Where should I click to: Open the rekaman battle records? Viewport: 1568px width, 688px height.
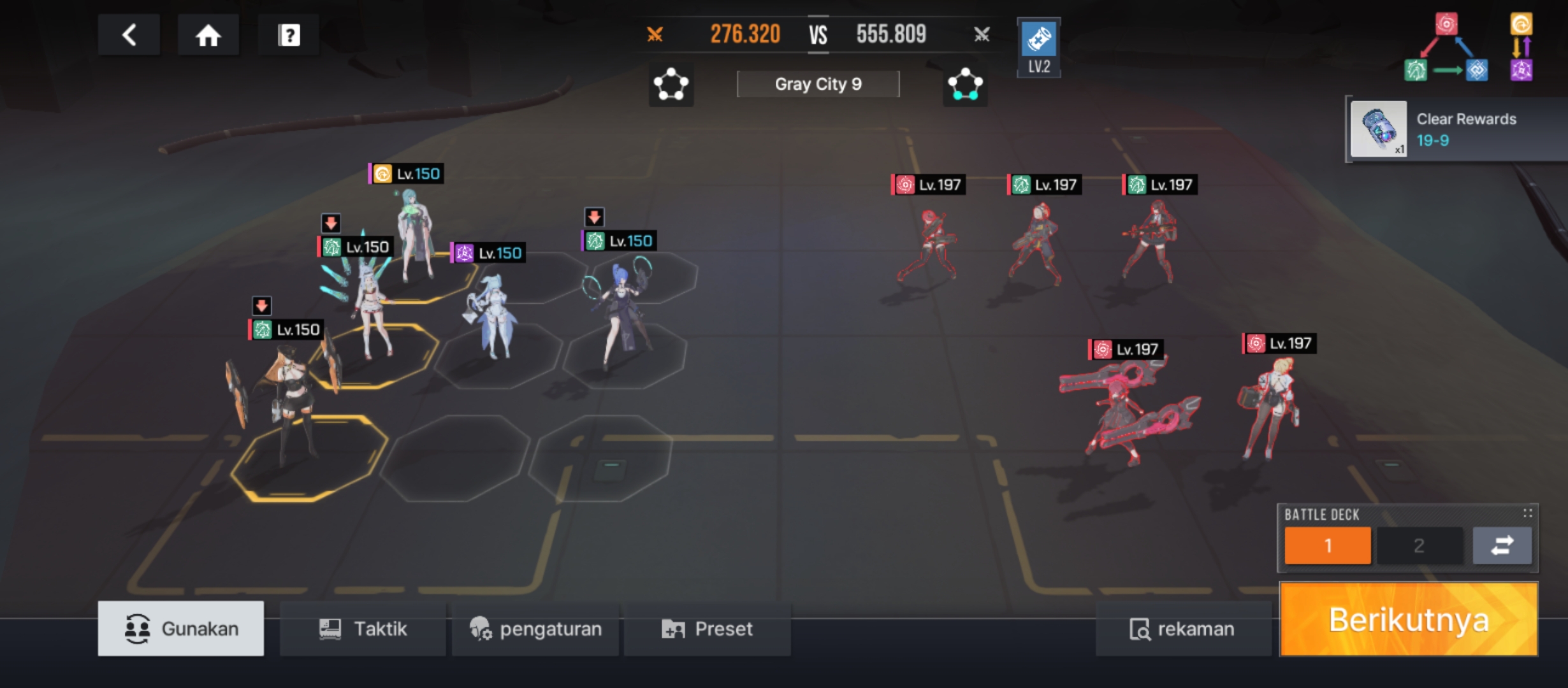pos(1182,629)
